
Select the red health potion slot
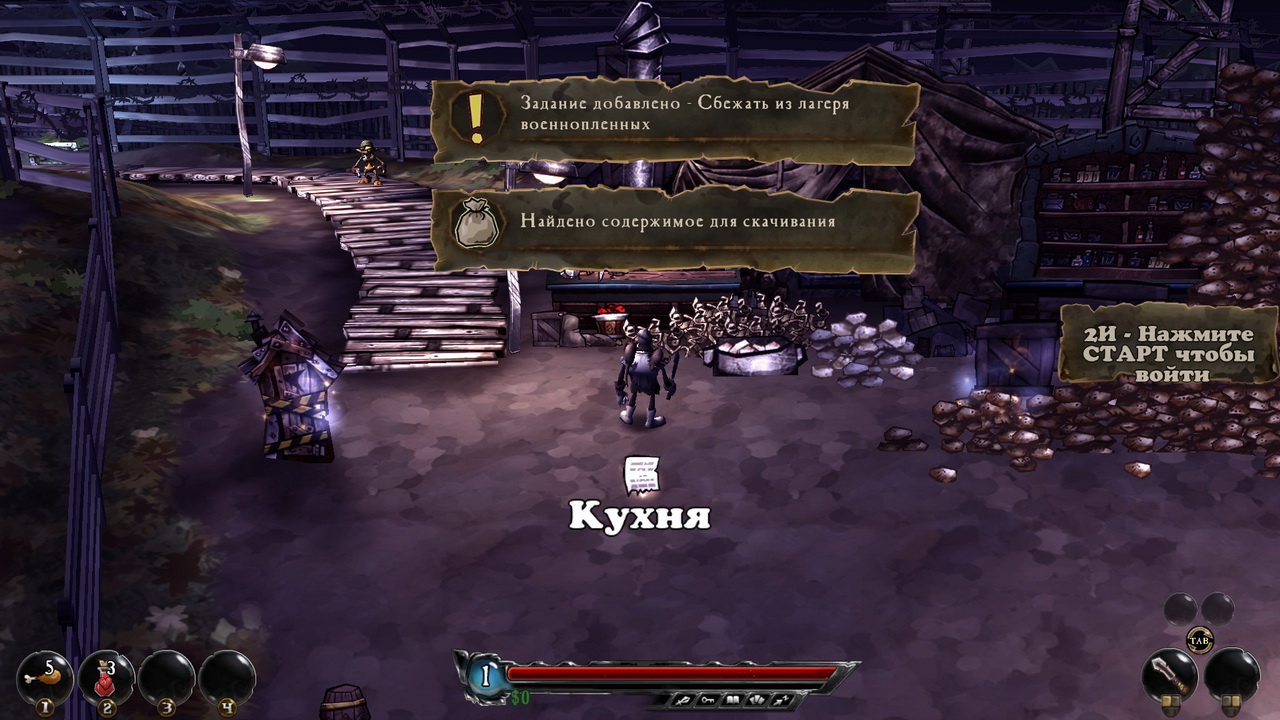click(106, 677)
